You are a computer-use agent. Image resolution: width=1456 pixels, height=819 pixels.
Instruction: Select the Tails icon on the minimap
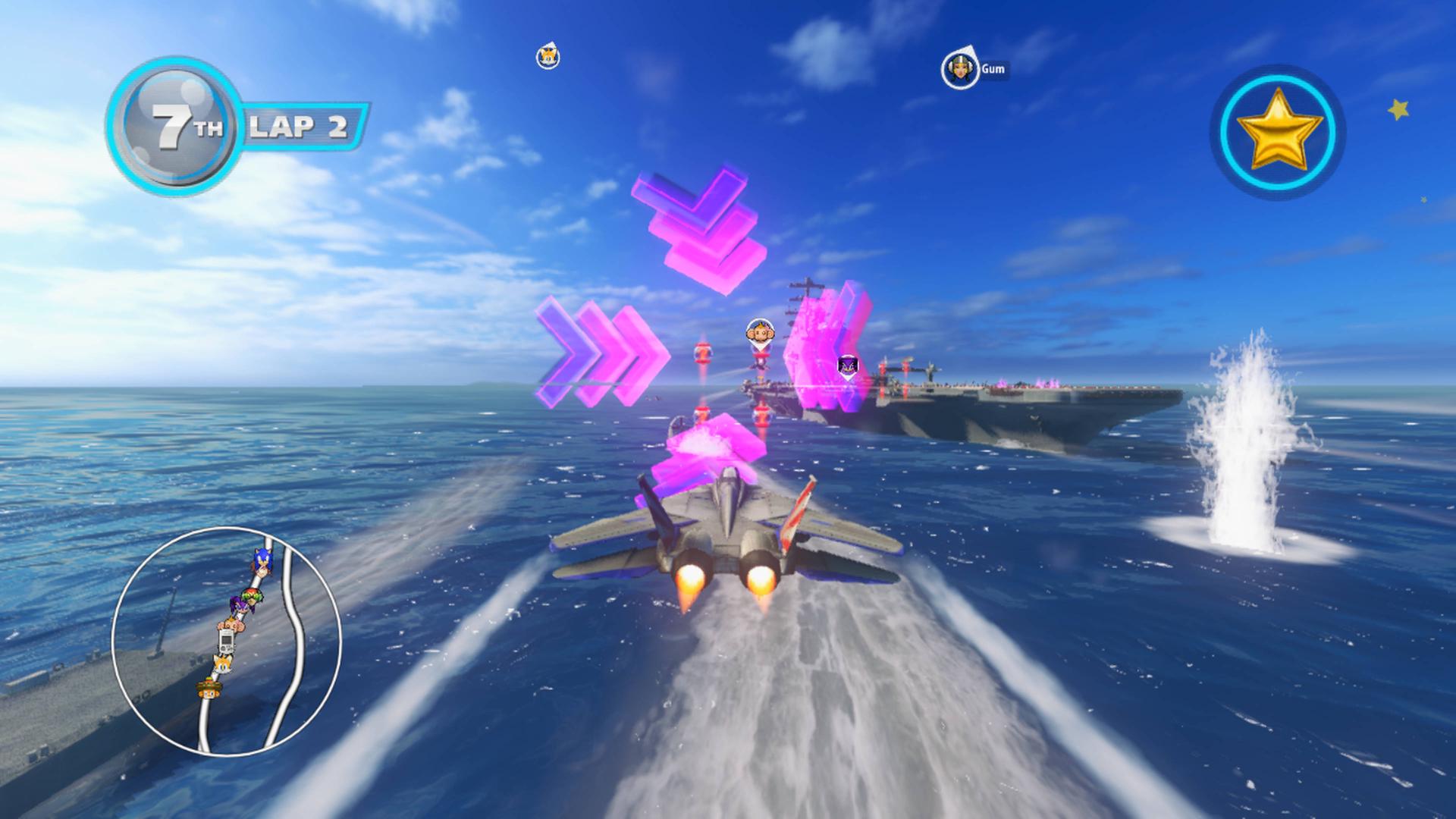point(223,665)
